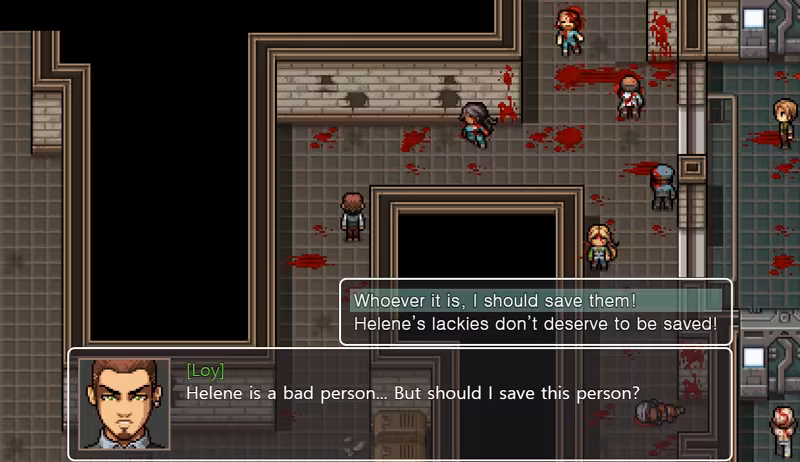This screenshot has width=800, height=462.
Task: Choose "Whoever it is, I should save them!"
Action: click(495, 300)
